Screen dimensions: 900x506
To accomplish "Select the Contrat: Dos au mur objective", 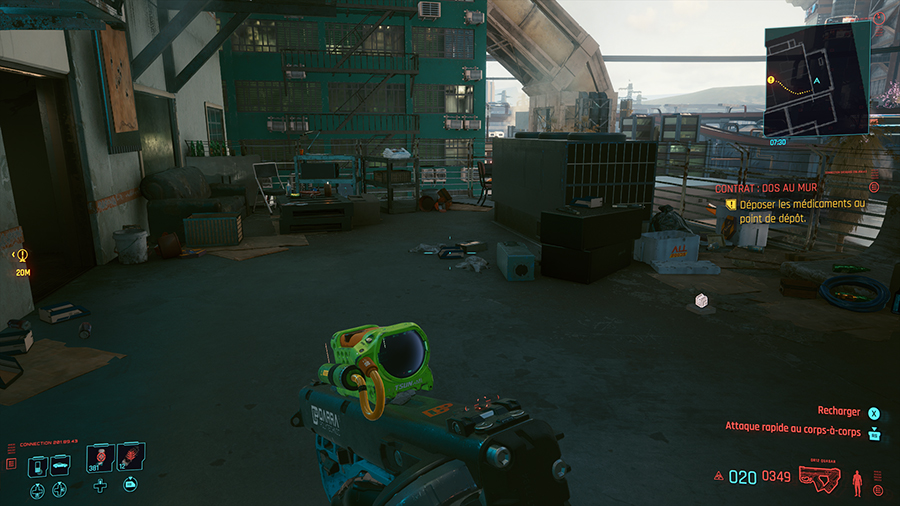I will click(x=766, y=188).
